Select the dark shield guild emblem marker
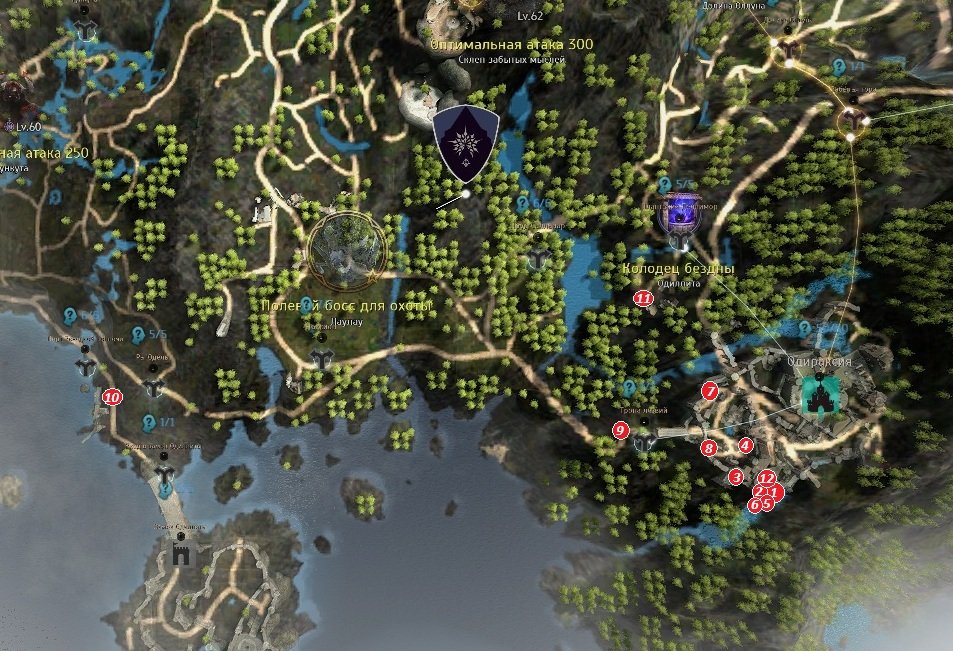This screenshot has height=651, width=953. pos(466,144)
